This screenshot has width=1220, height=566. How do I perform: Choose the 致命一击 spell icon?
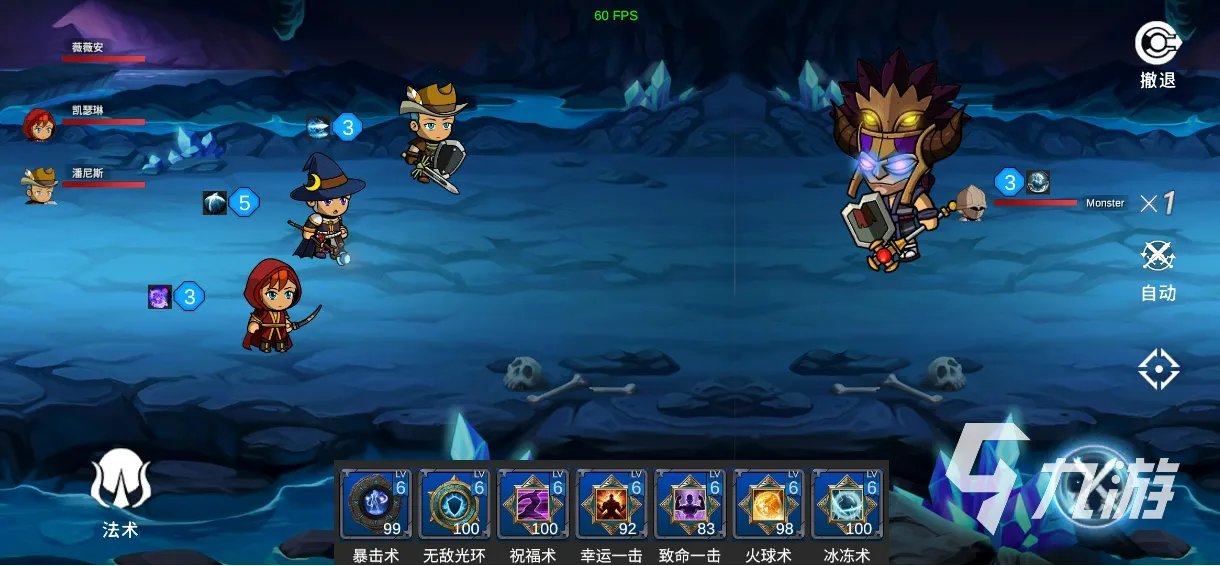pyautogui.click(x=690, y=503)
